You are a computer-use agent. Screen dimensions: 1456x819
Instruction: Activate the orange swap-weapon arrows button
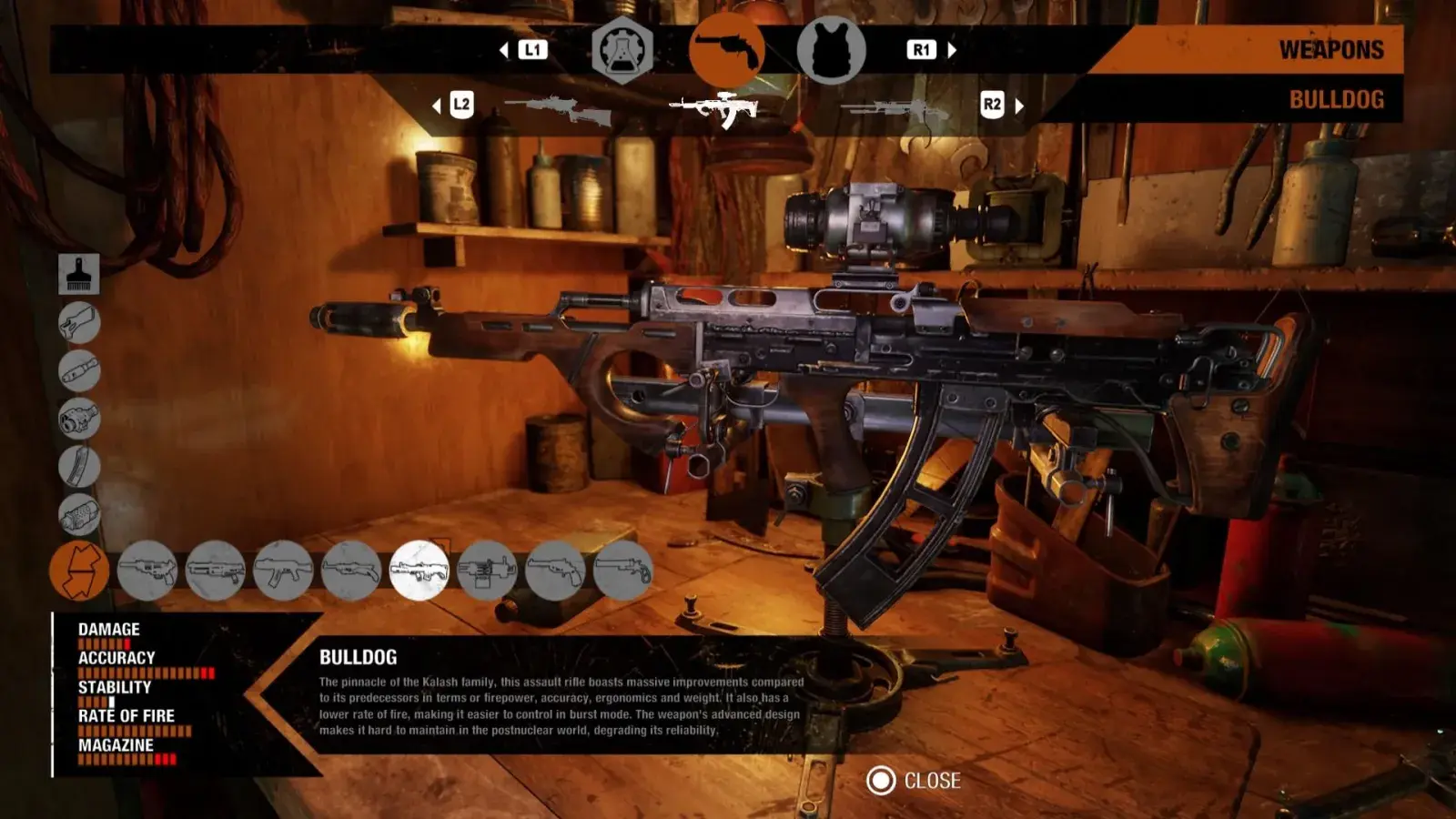coord(79,571)
